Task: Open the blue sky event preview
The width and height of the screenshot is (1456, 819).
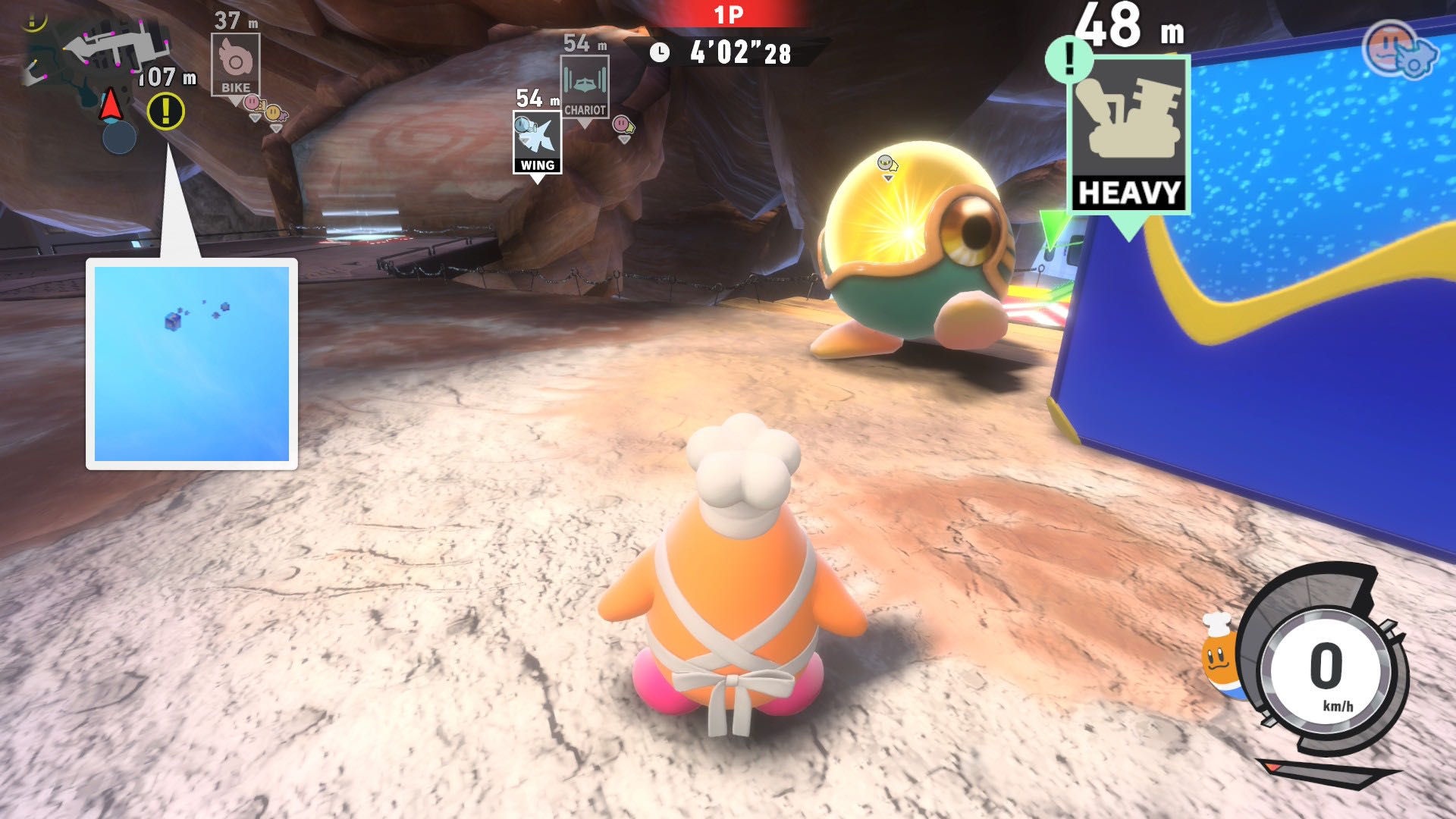Action: (192, 363)
